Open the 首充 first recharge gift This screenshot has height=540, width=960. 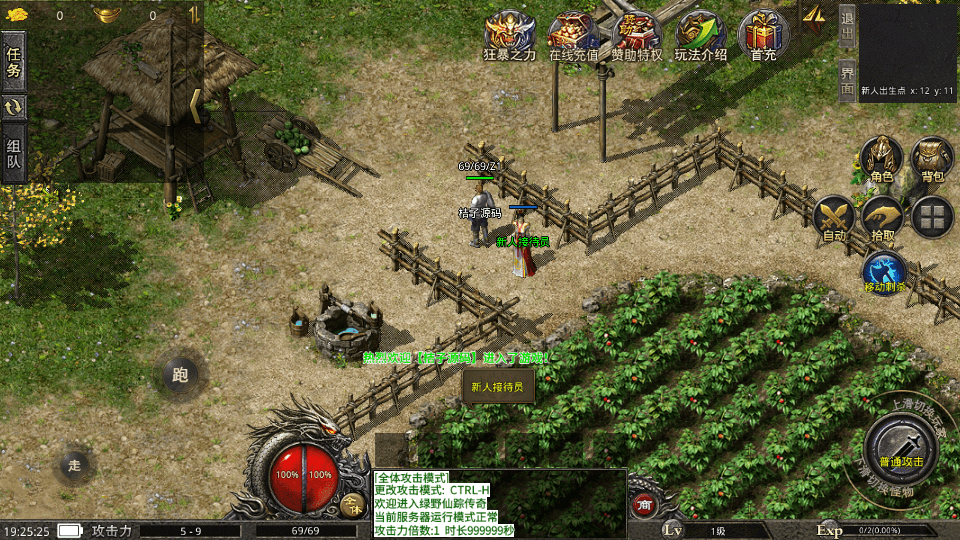tap(763, 36)
